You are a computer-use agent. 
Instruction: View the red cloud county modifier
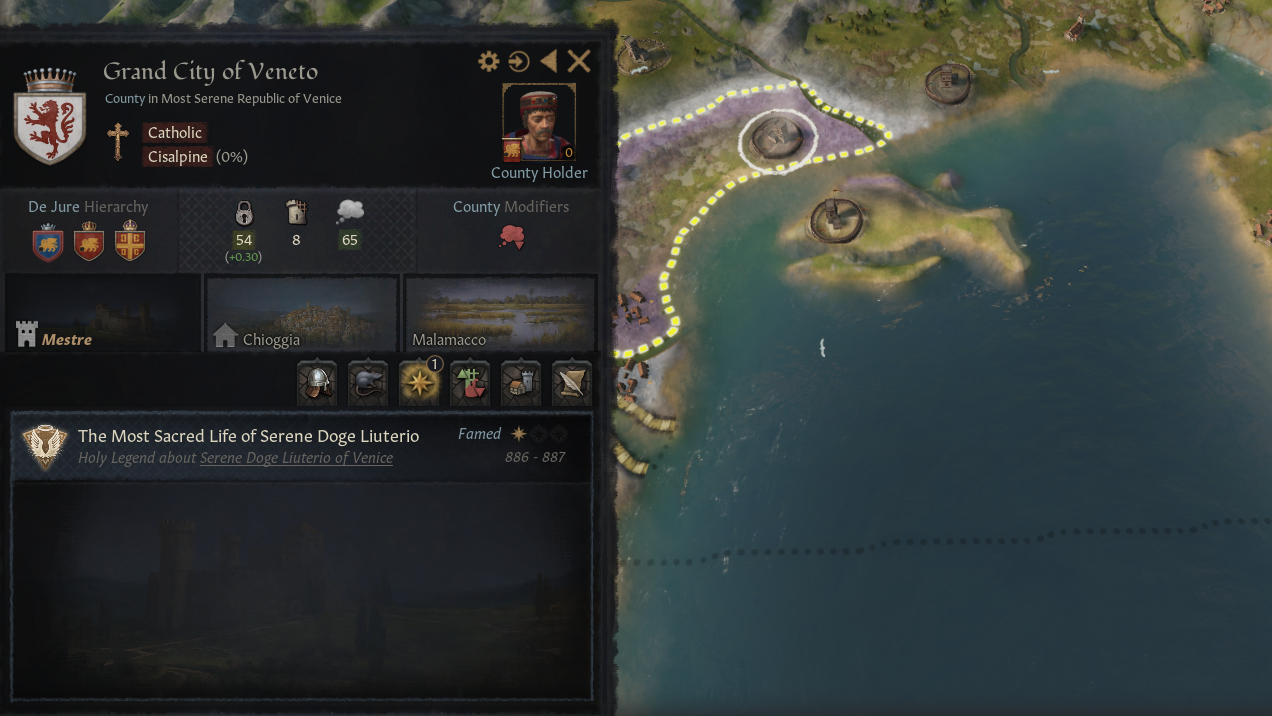pyautogui.click(x=511, y=238)
